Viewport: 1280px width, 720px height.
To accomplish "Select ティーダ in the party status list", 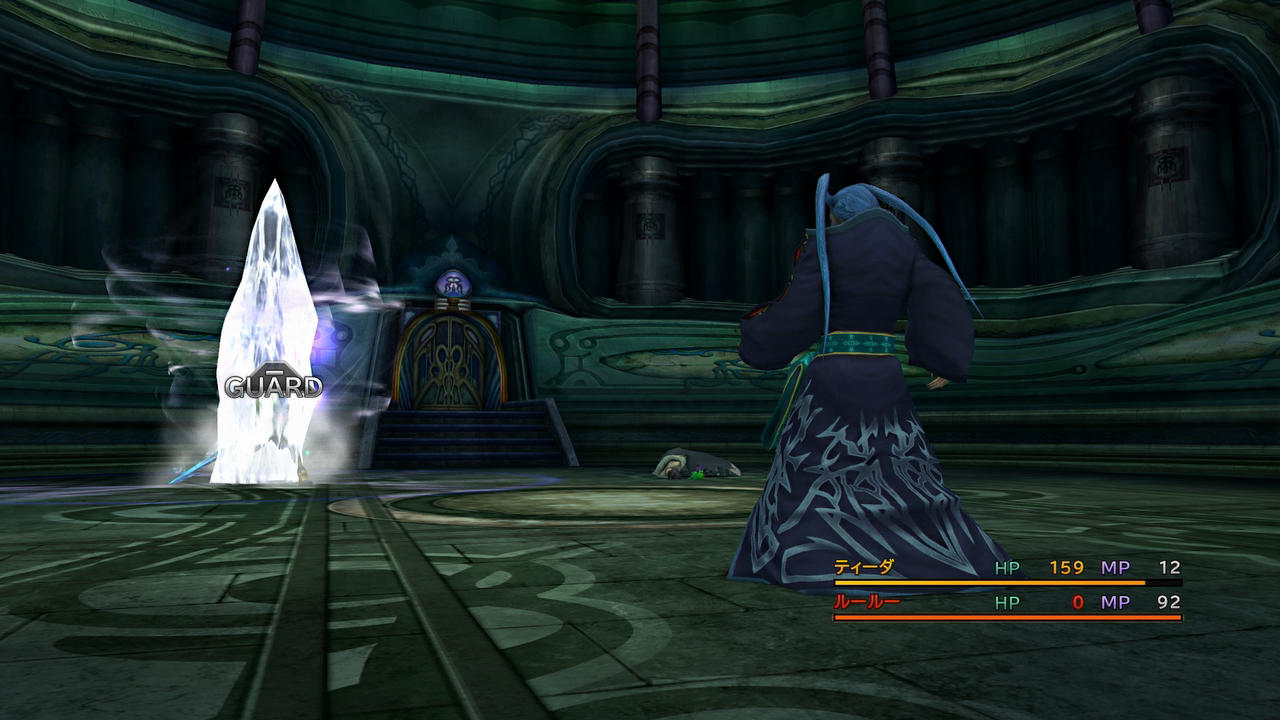I will [x=864, y=567].
